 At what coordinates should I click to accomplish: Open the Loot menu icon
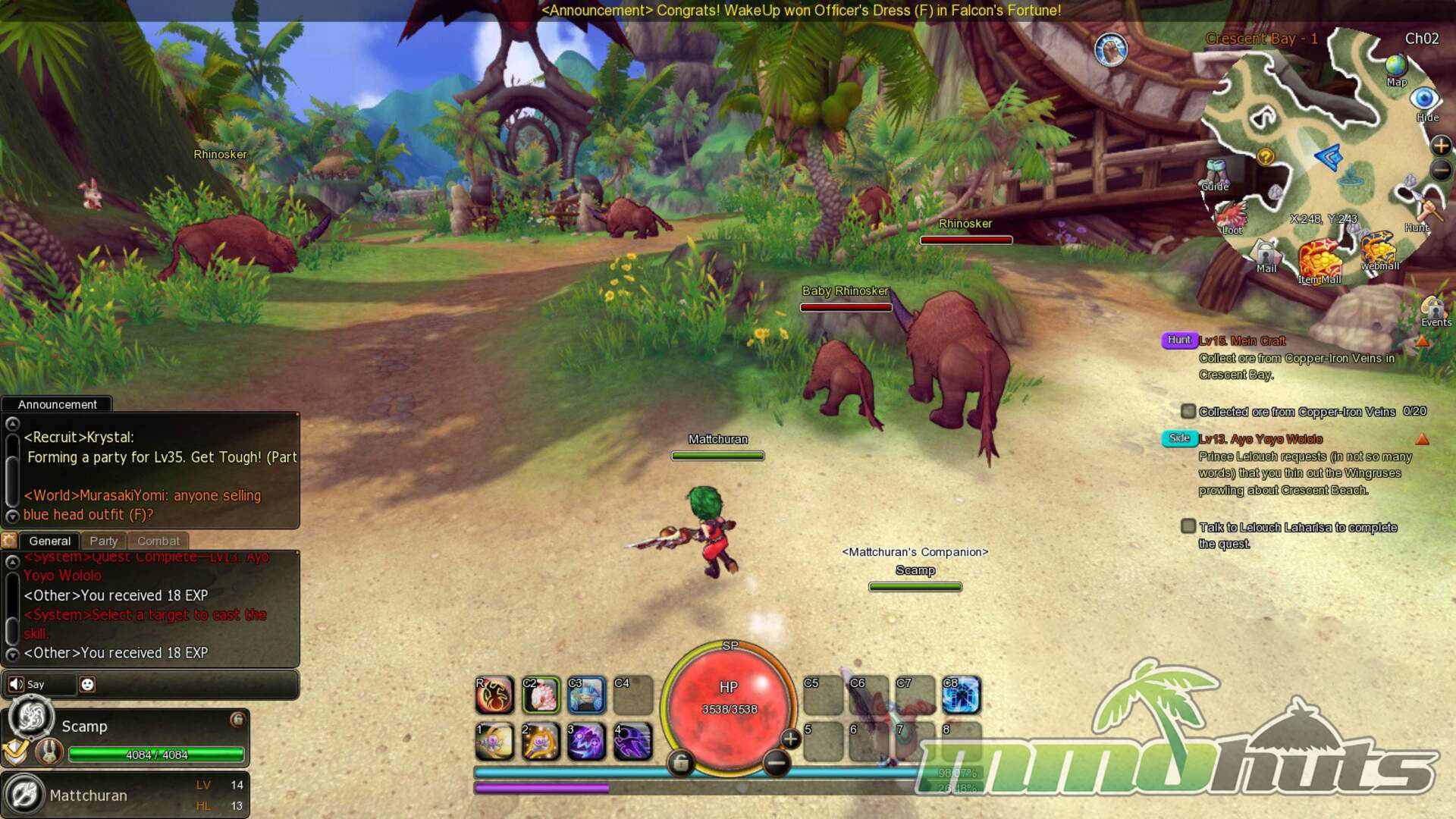click(1232, 216)
